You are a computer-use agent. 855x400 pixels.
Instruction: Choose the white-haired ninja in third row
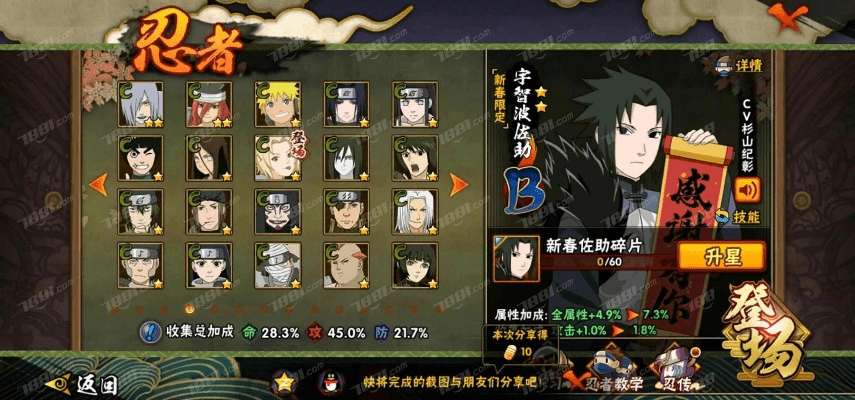tap(413, 211)
